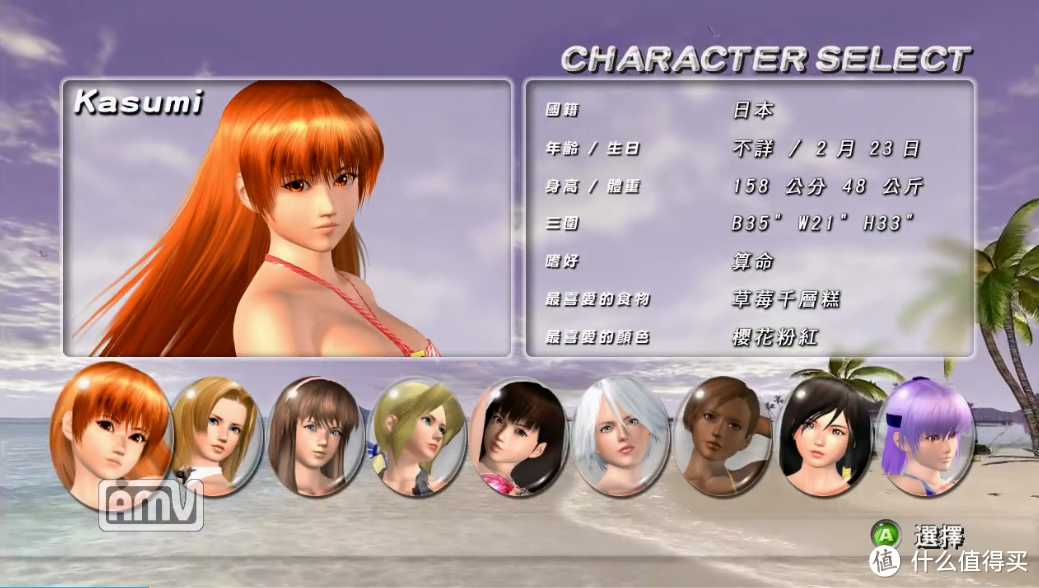Choose the black-haired character portrait

(x=823, y=437)
